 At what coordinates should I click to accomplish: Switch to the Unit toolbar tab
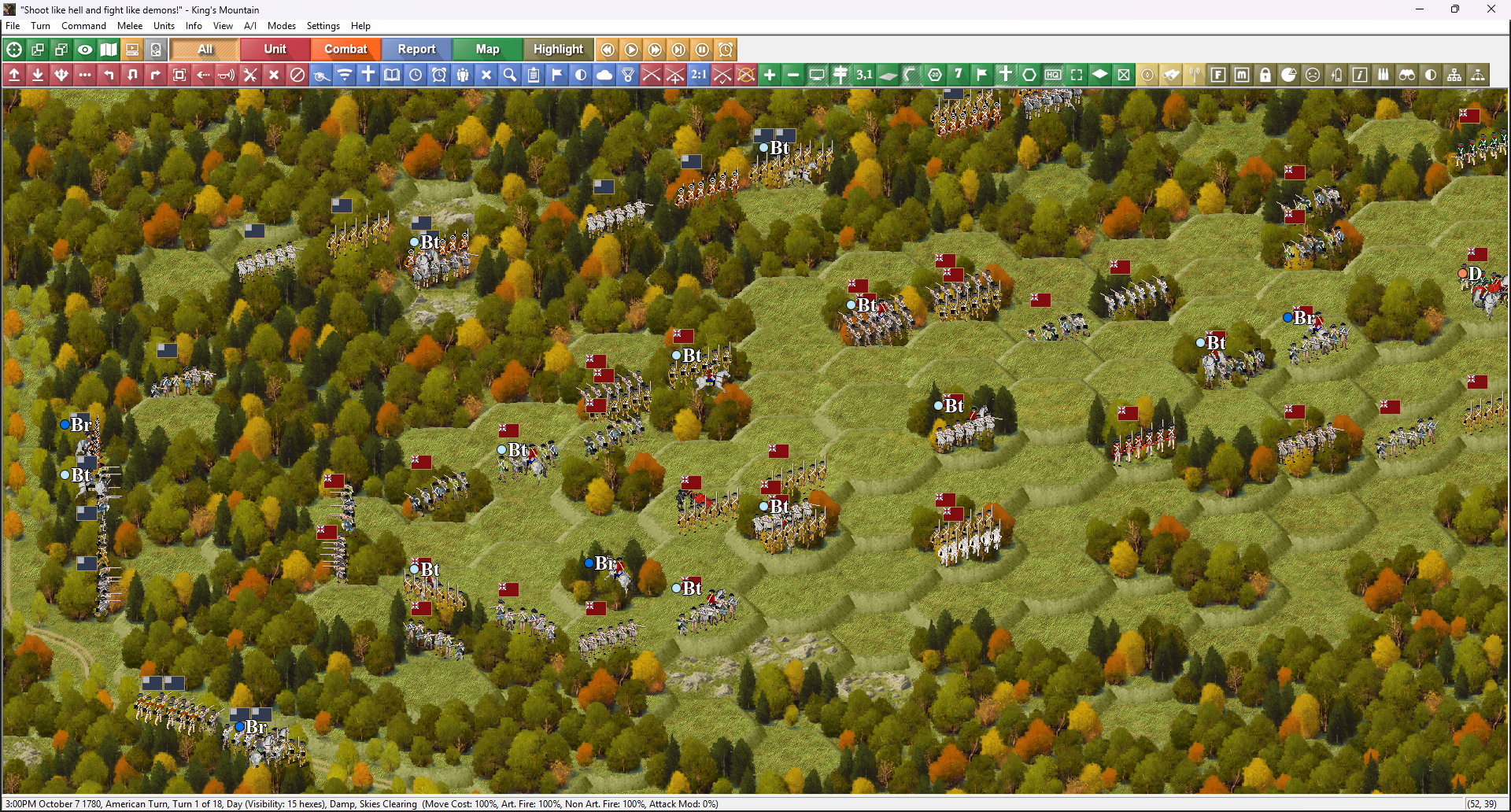point(275,50)
